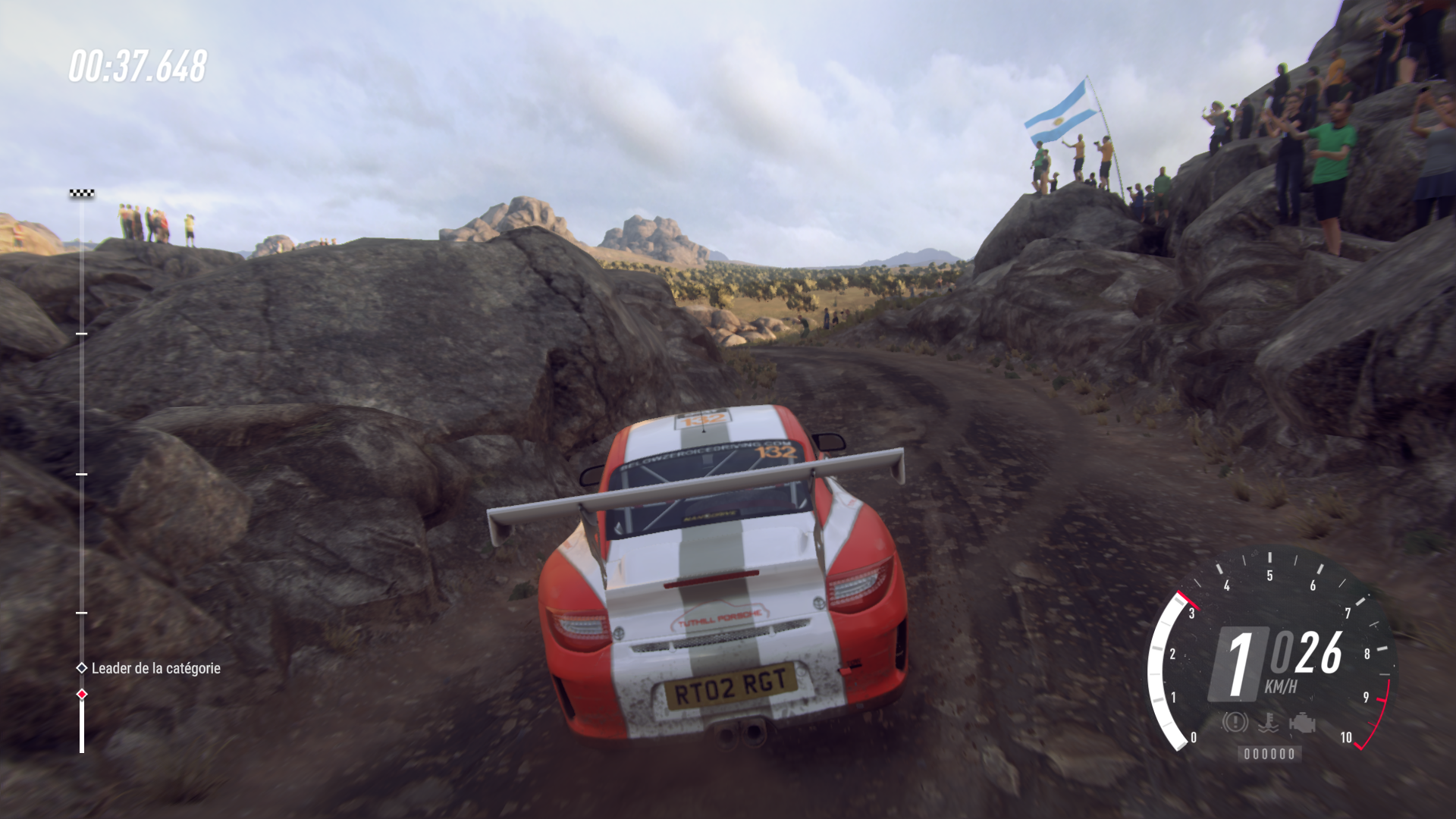The width and height of the screenshot is (1456, 819).
Task: Select the coolant temperature warning icon
Action: tap(1268, 723)
